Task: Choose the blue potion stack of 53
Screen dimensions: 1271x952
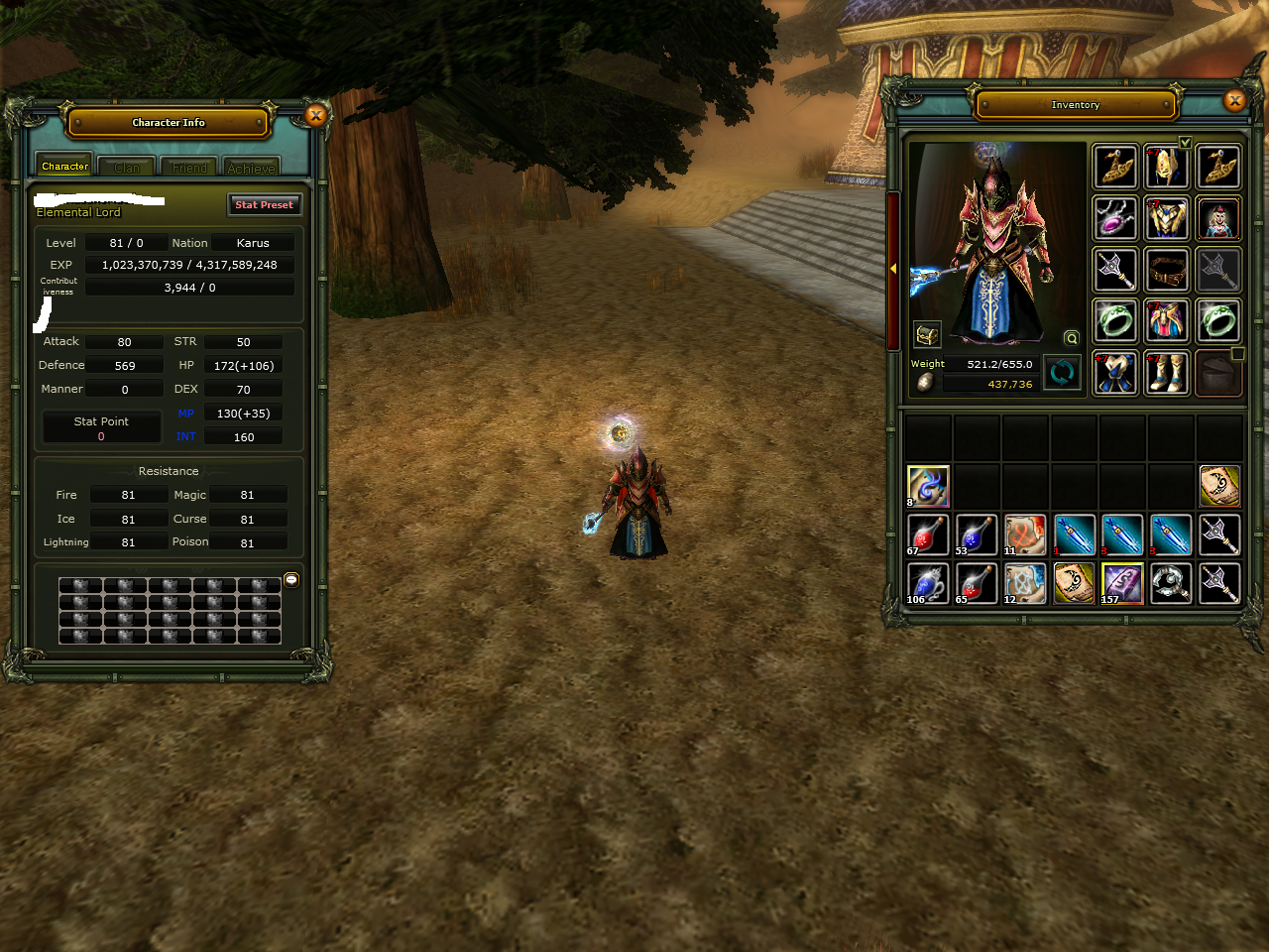Action: point(977,535)
